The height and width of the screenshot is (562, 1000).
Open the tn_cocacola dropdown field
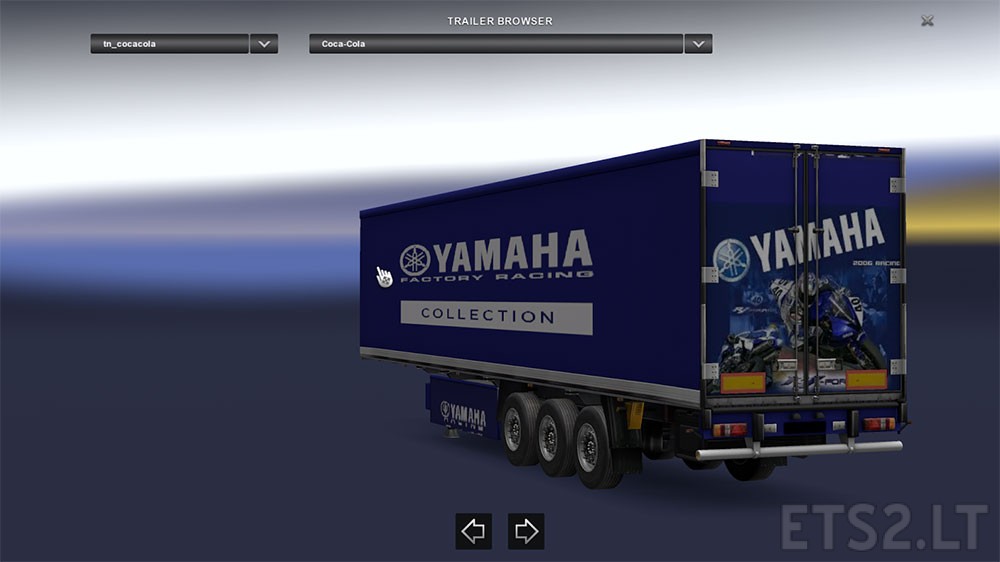(x=168, y=44)
